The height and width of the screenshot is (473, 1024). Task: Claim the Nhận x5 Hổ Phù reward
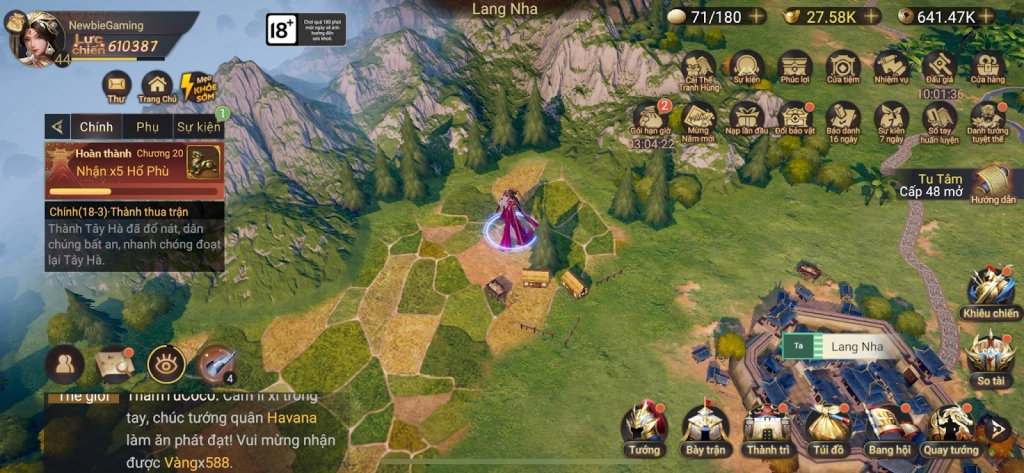click(203, 161)
